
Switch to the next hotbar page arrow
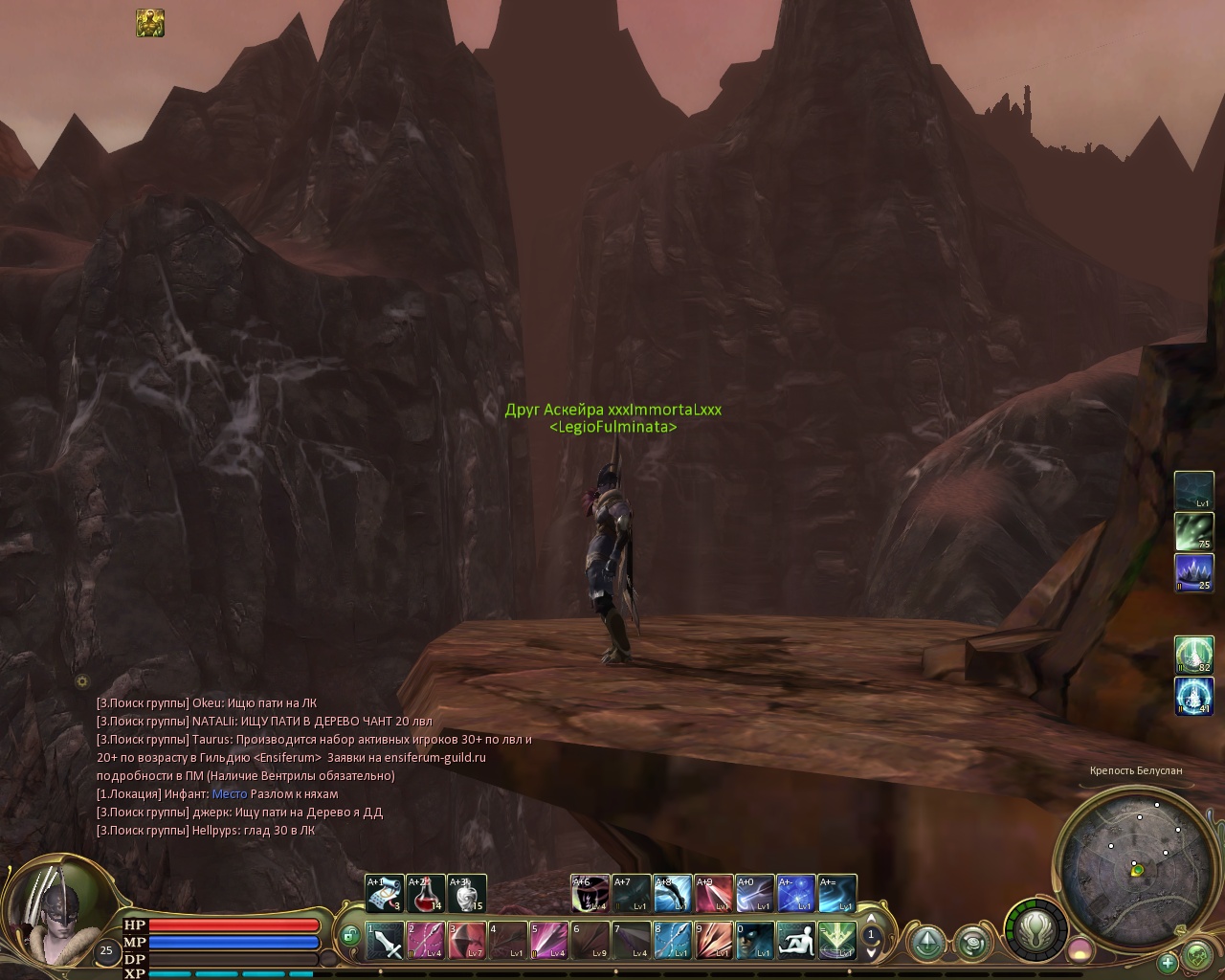pos(871,952)
